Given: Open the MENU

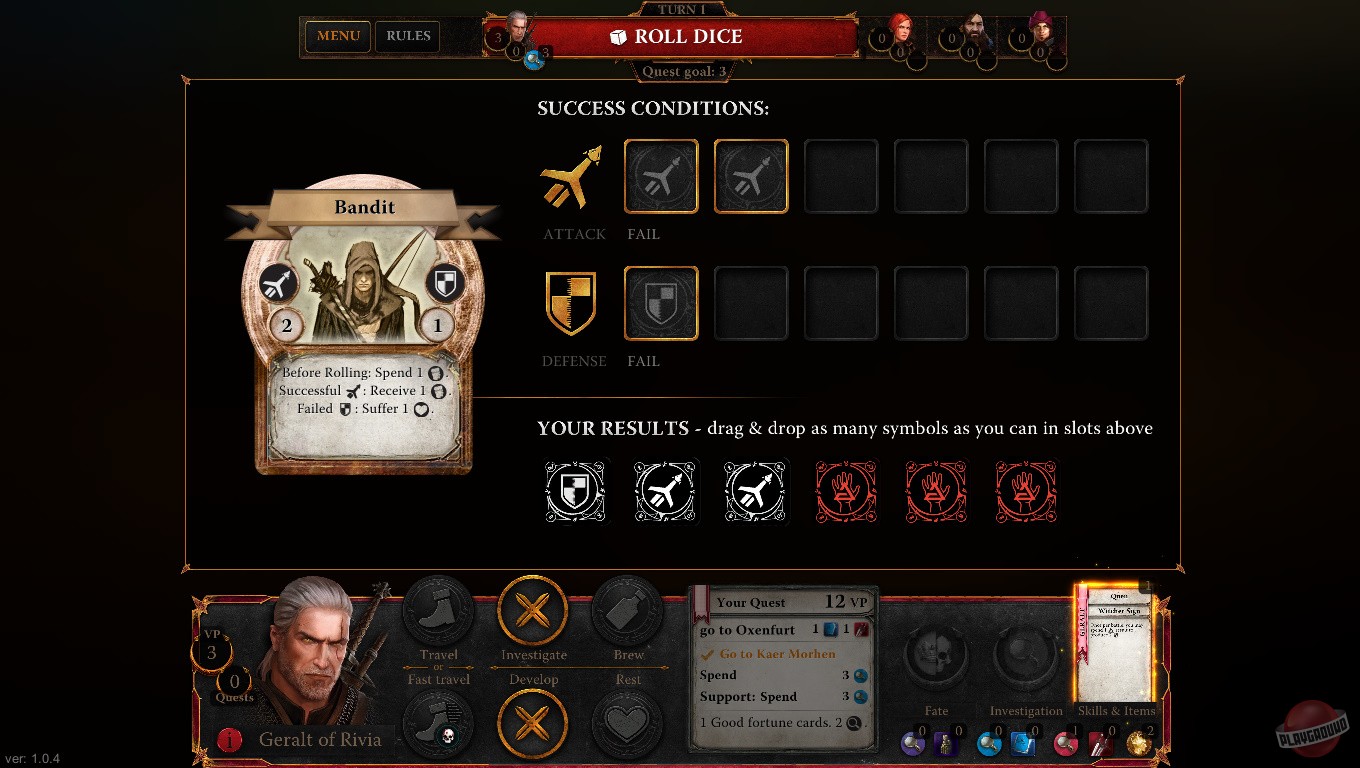Looking at the screenshot, I should coord(337,36).
